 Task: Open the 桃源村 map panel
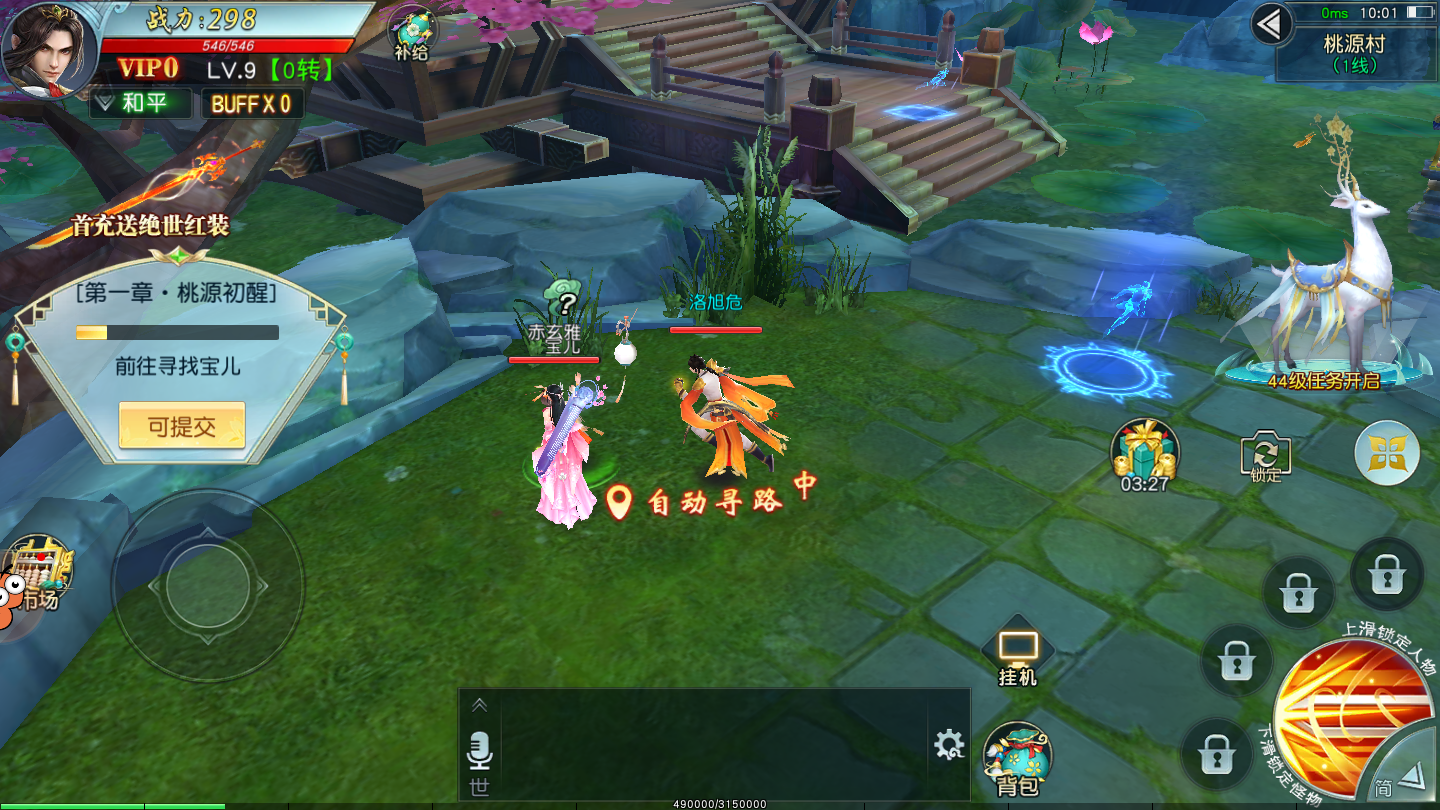[x=1355, y=53]
